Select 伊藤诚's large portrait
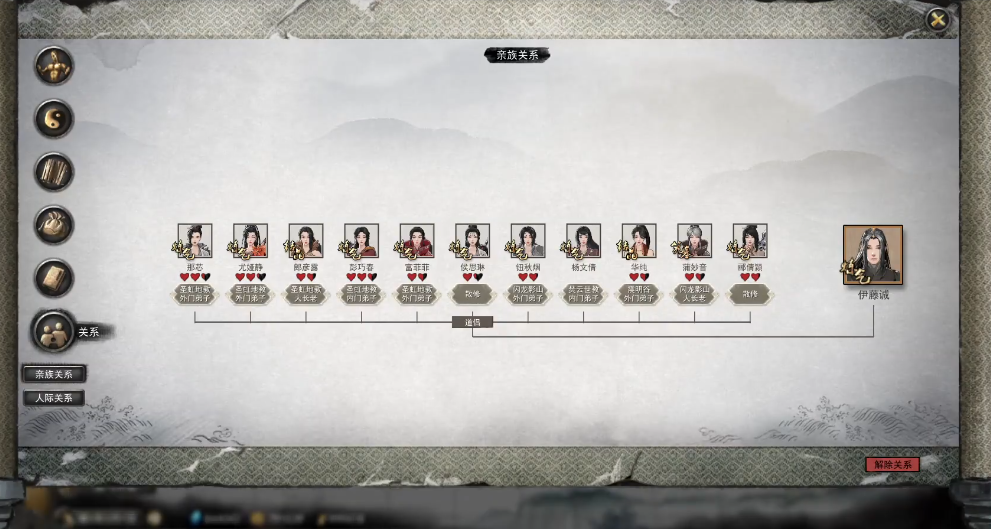 point(872,255)
